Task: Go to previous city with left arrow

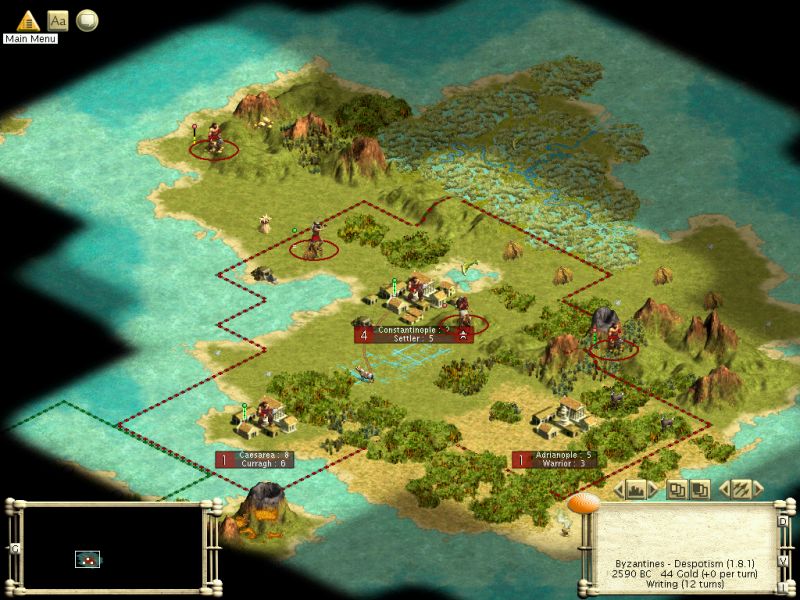Action: pyautogui.click(x=618, y=489)
